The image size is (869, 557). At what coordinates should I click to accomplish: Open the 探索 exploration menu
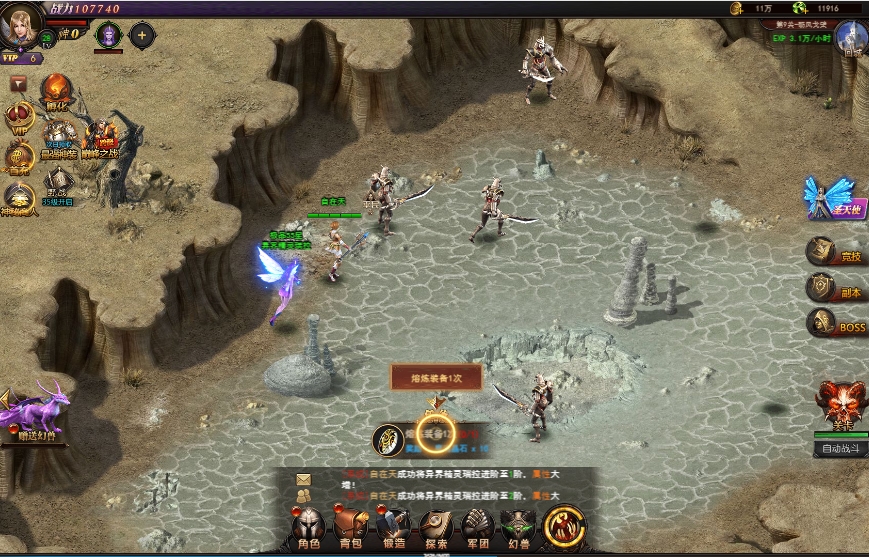click(x=436, y=528)
